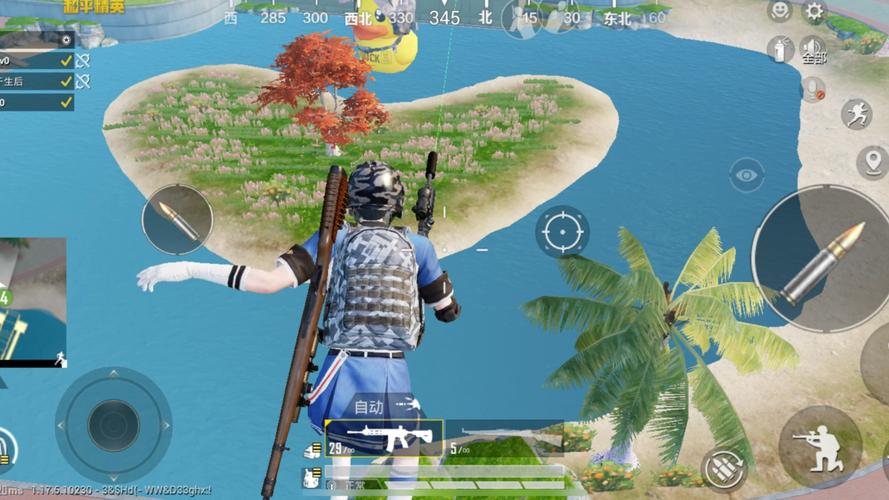
Task: Fire using the small left bullet button
Action: (177, 219)
